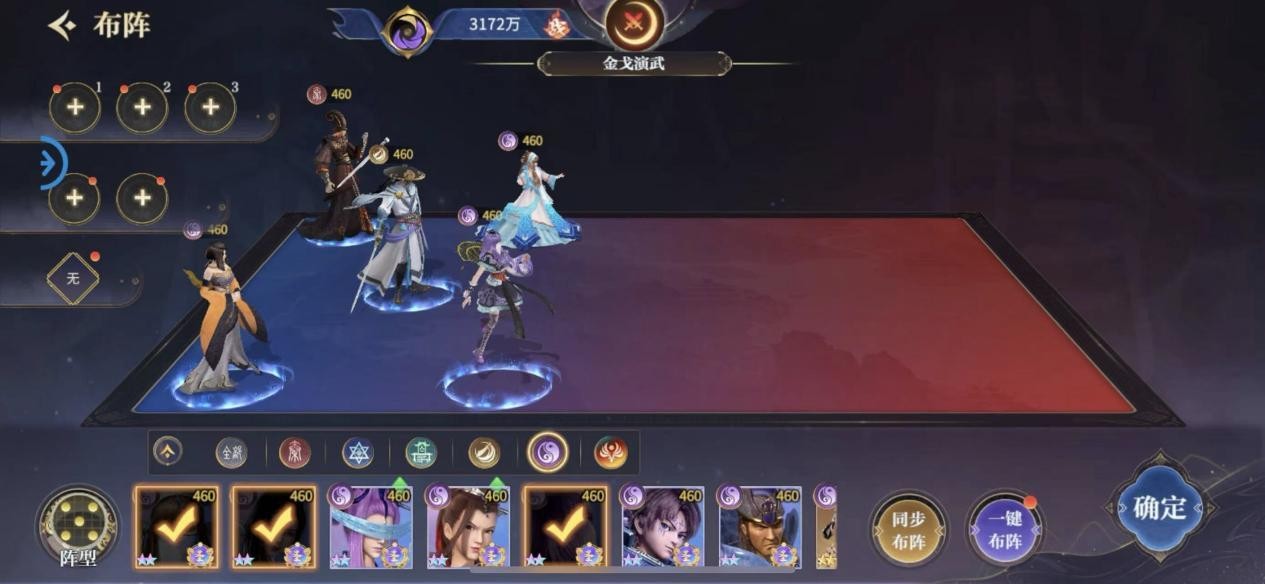Add to the plus slot numbered 3

click(210, 108)
